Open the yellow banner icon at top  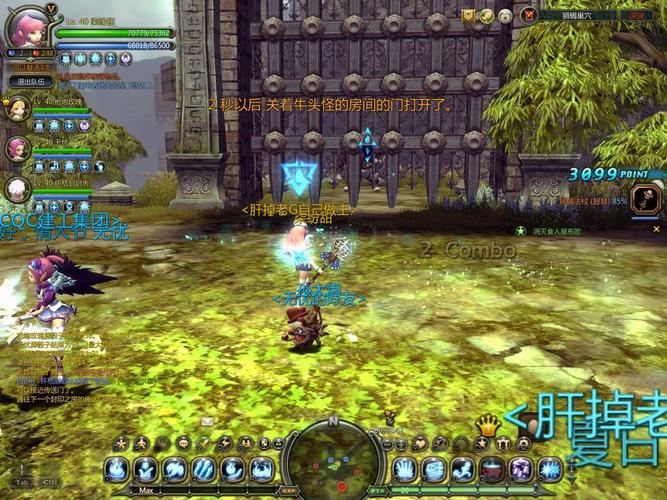coord(468,16)
